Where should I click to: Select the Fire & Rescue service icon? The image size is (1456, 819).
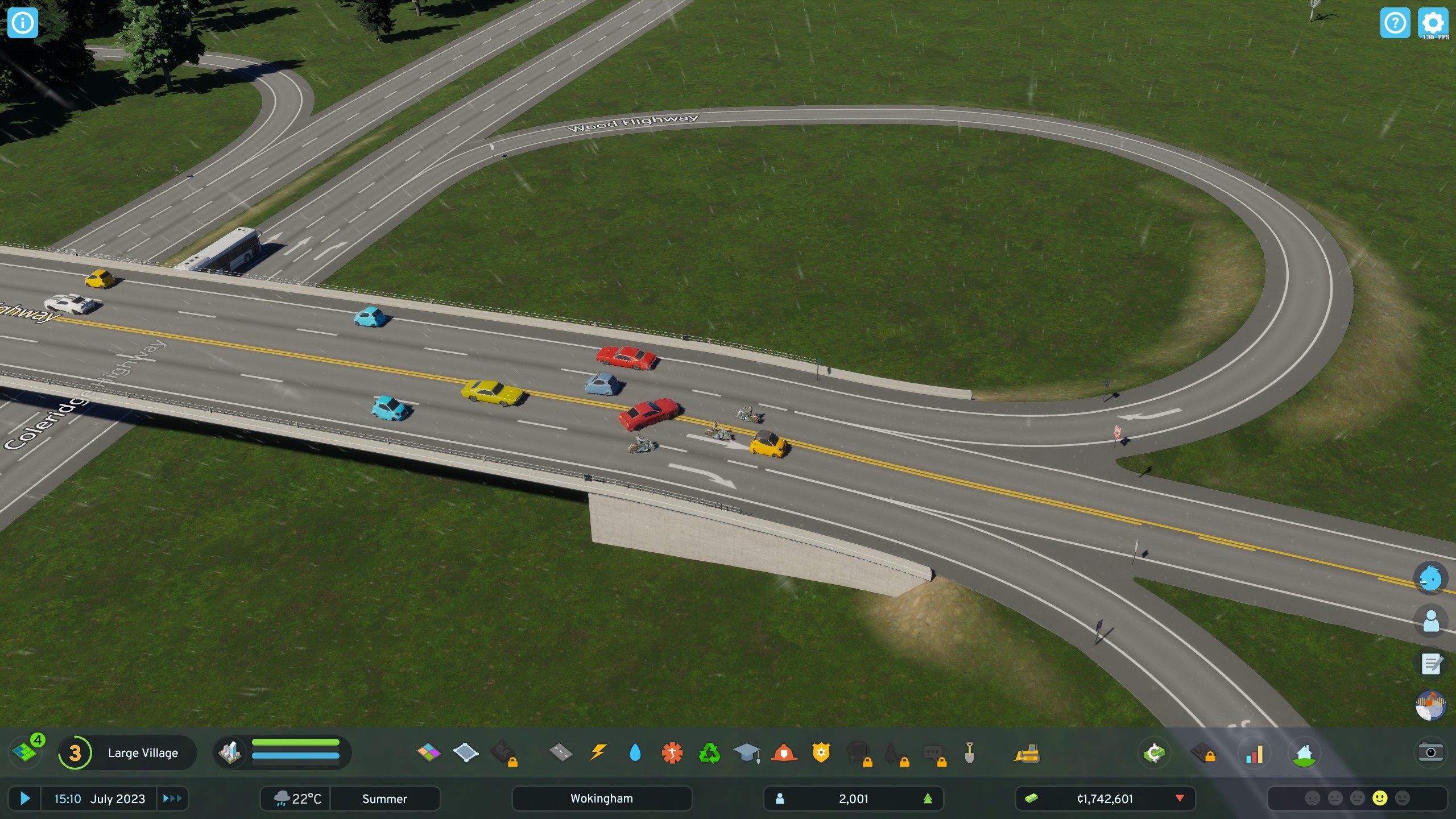coord(785,752)
